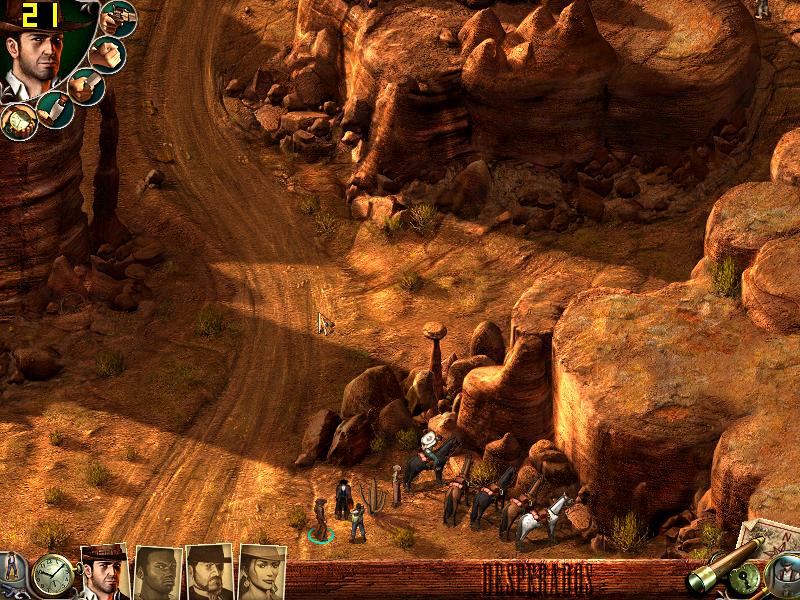The width and height of the screenshot is (800, 600).
Task: Switch to the beardless dark-skinned man portrait
Action: (x=157, y=573)
